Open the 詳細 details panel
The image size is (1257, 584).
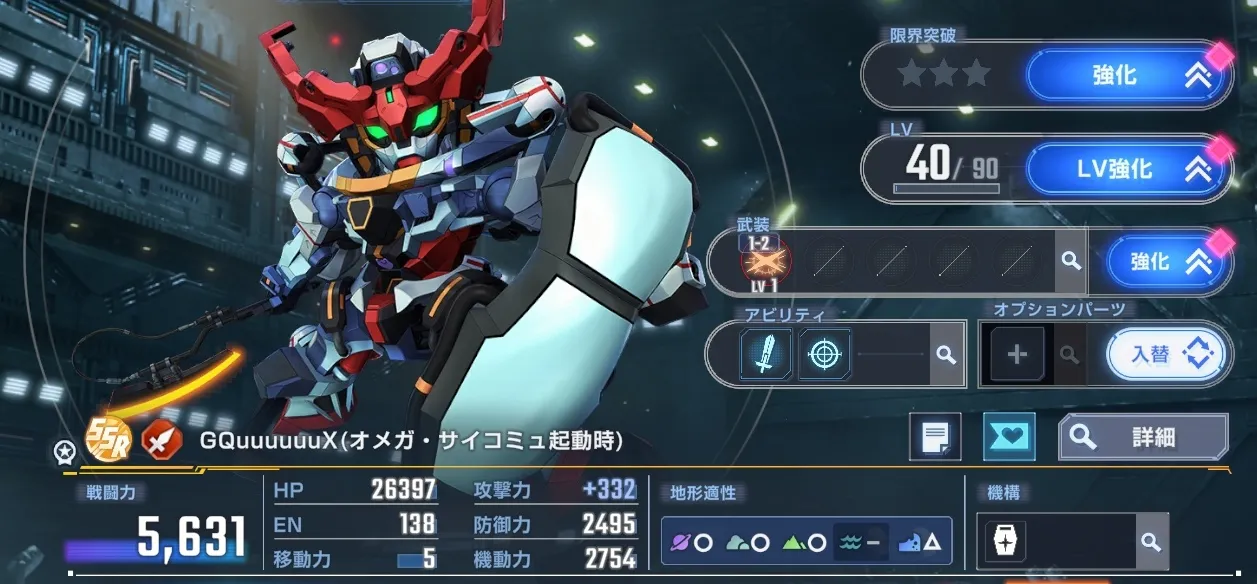click(x=1143, y=437)
